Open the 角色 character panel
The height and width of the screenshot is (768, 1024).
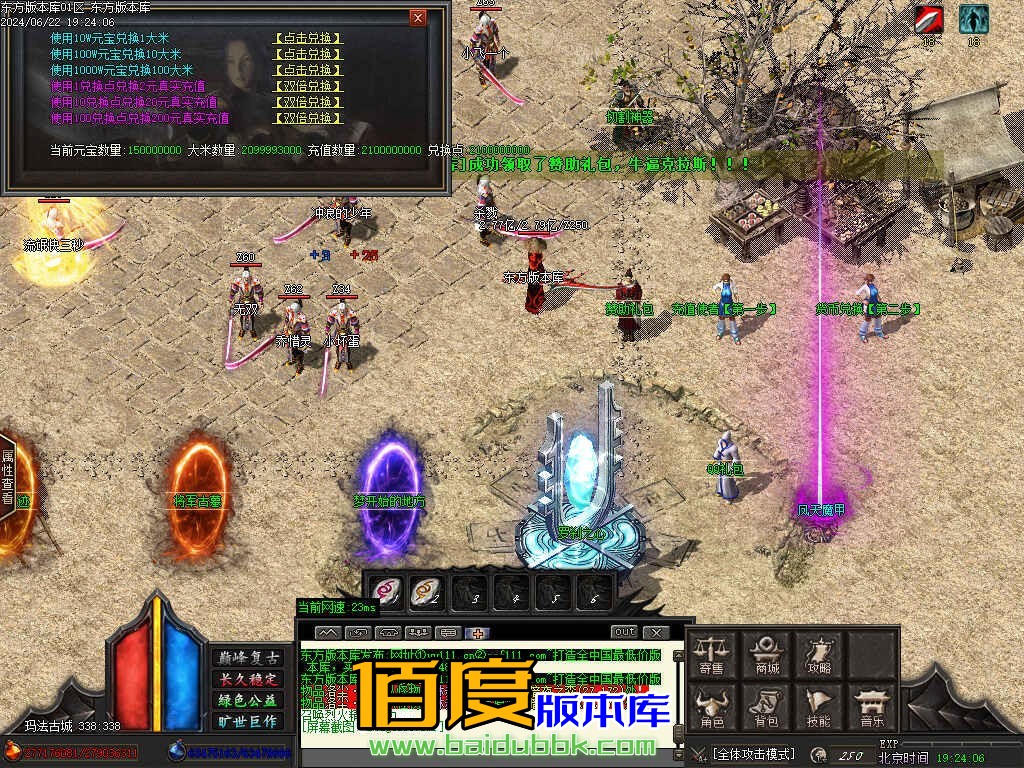(712, 706)
